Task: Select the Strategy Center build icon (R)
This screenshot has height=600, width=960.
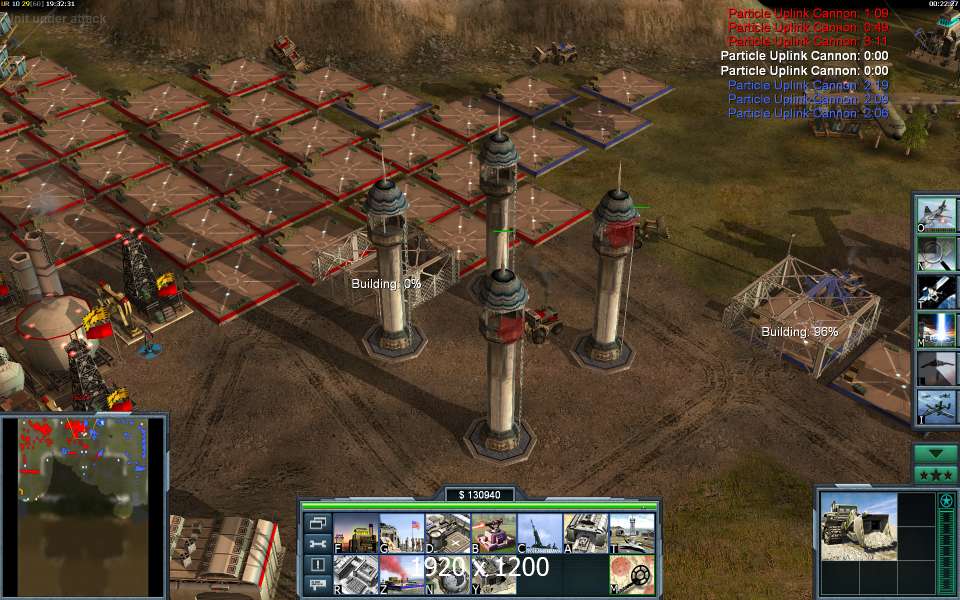Action: pos(354,574)
